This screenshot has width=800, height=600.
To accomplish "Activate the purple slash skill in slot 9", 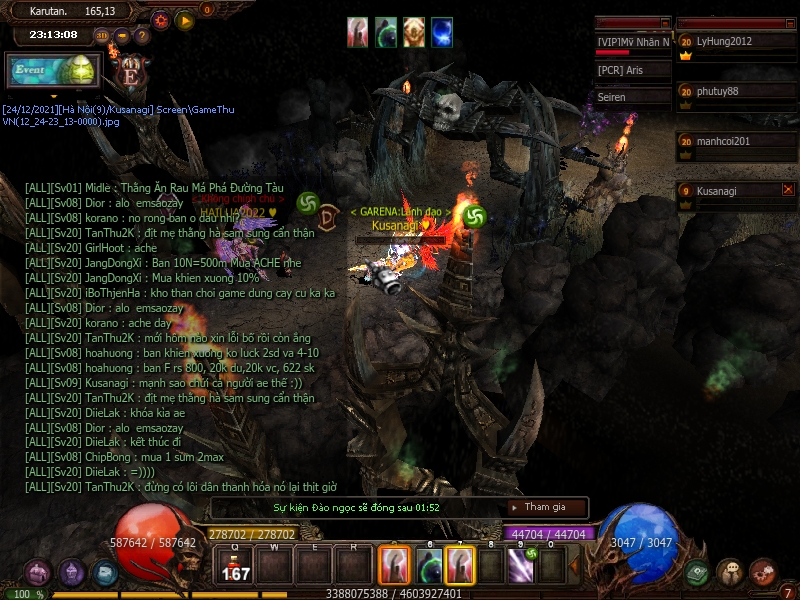I will coord(520,566).
